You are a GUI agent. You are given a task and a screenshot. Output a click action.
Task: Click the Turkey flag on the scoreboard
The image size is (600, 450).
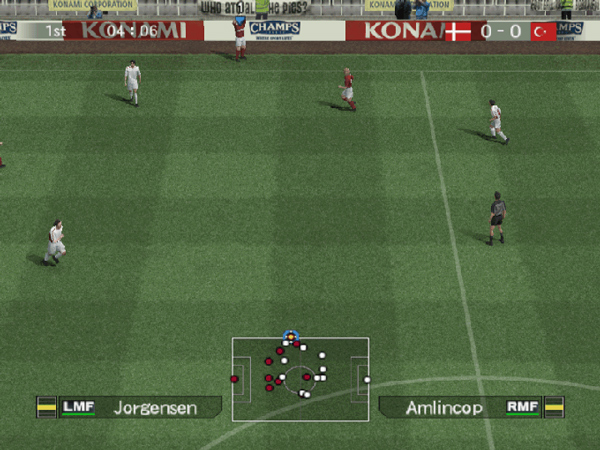(543, 32)
